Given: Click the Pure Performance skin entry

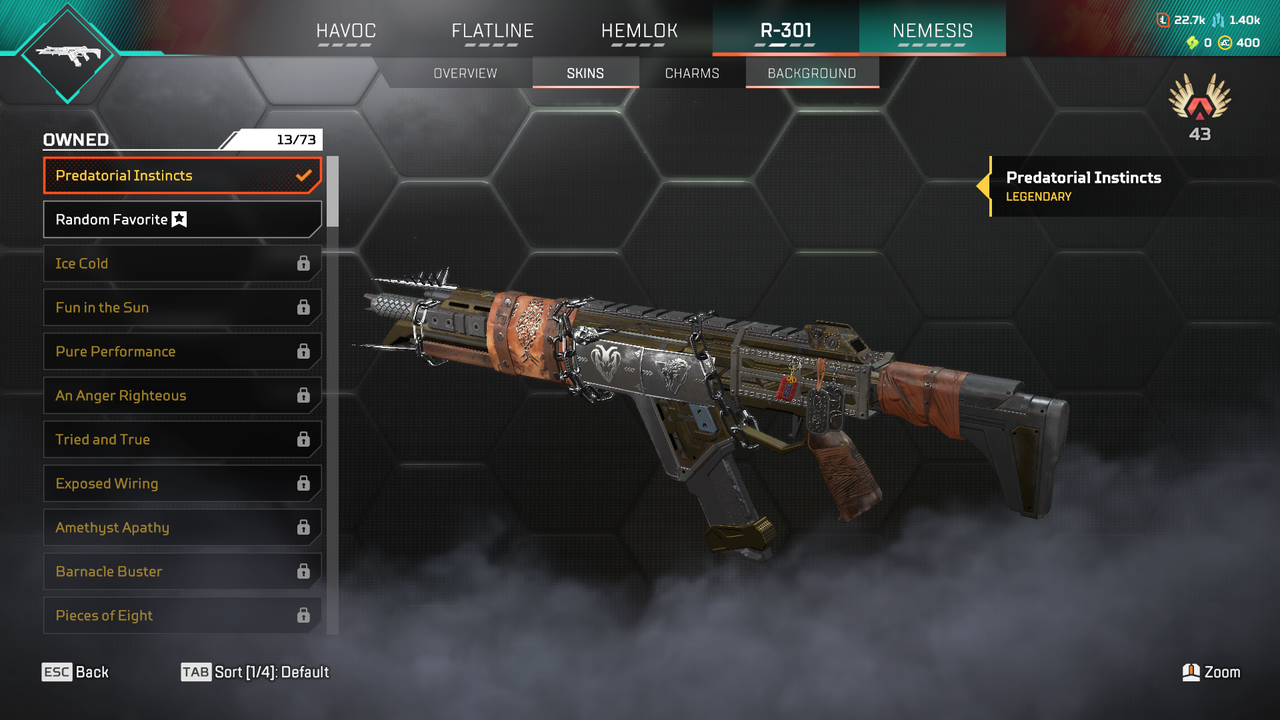Looking at the screenshot, I should coord(182,351).
